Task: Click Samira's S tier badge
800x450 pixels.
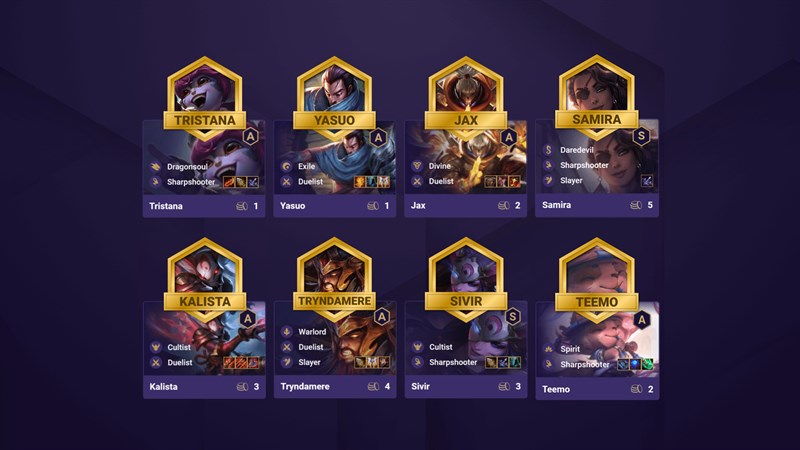Action: (x=641, y=136)
